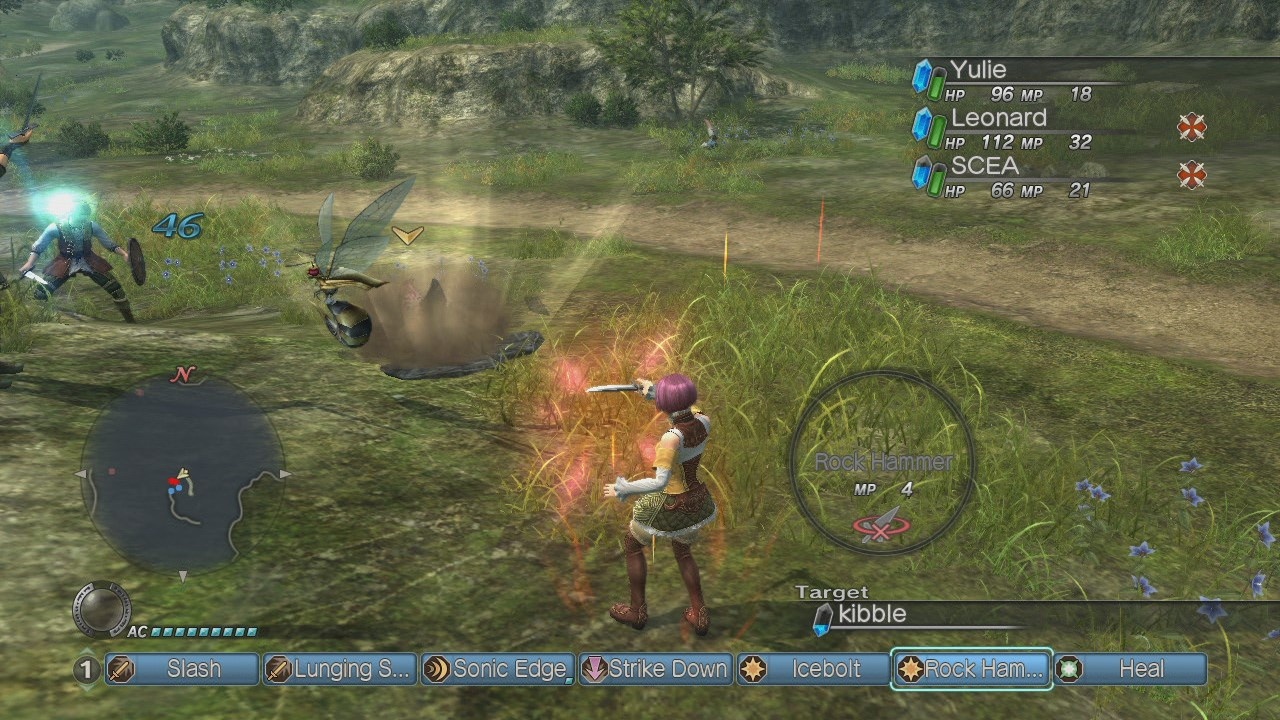This screenshot has width=1280, height=720.
Task: Activate Sonic Edge on the hotbar
Action: tap(498, 669)
